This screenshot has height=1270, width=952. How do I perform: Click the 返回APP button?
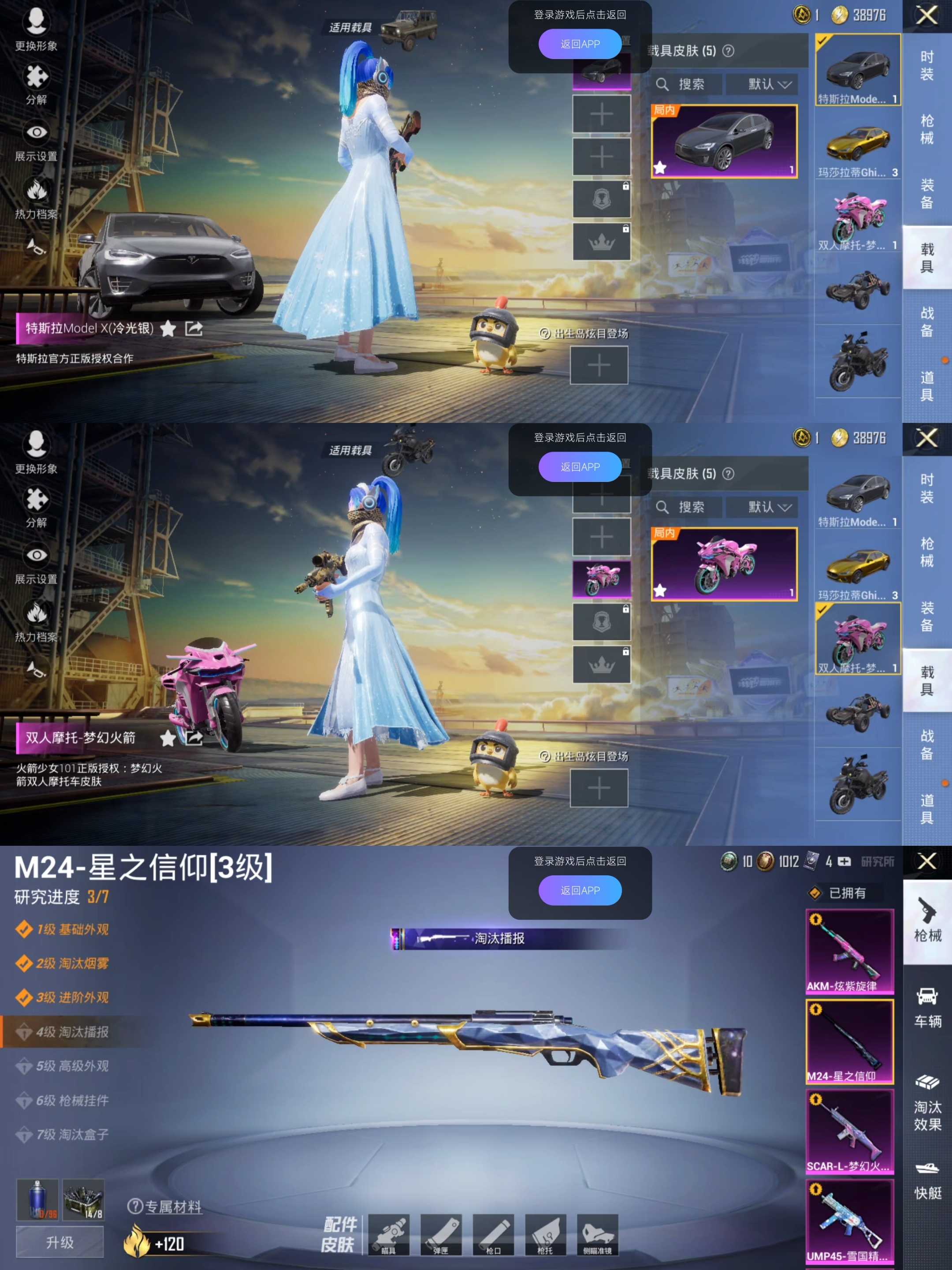click(x=580, y=44)
